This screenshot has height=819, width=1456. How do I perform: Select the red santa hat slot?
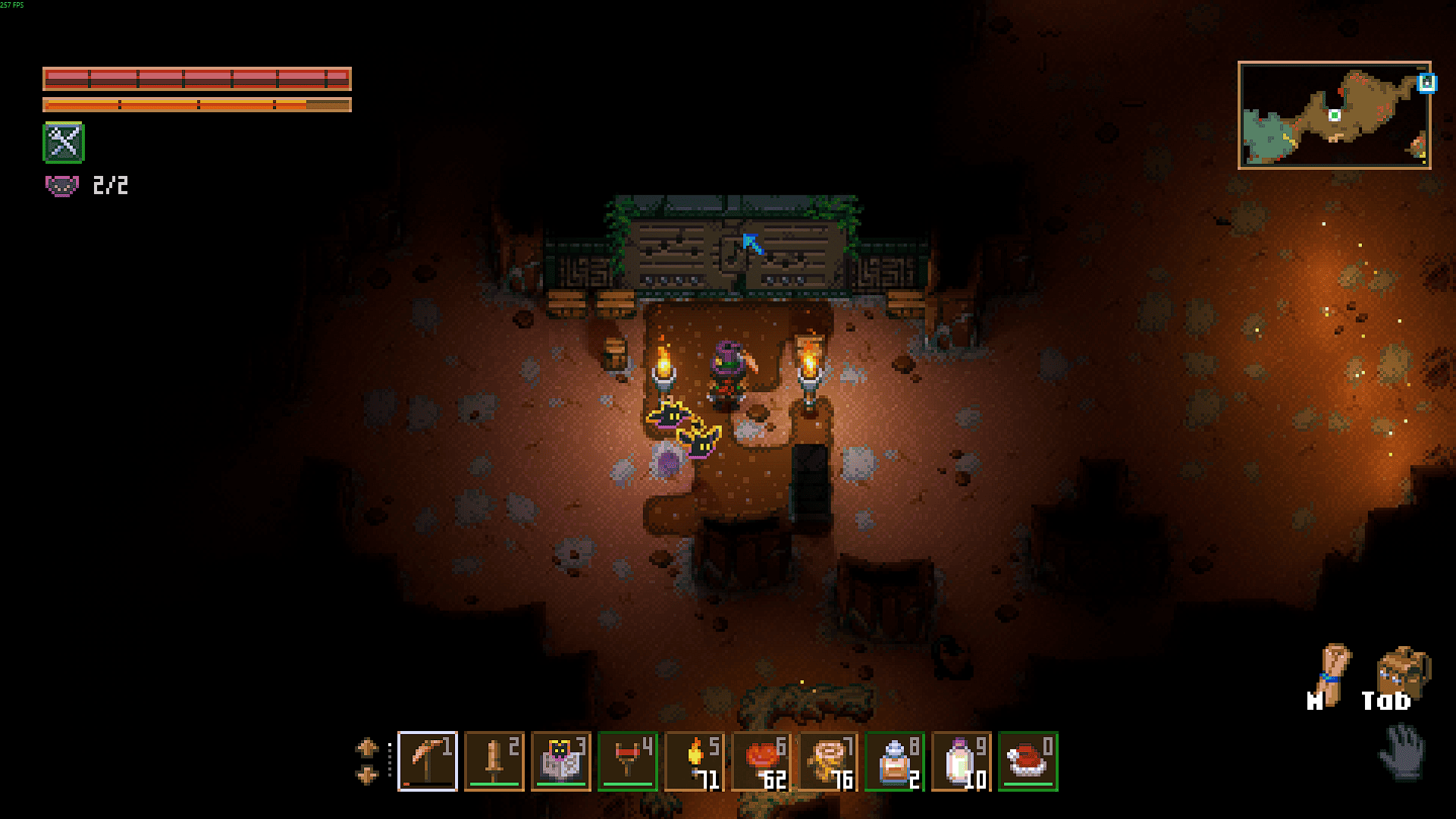[1028, 761]
